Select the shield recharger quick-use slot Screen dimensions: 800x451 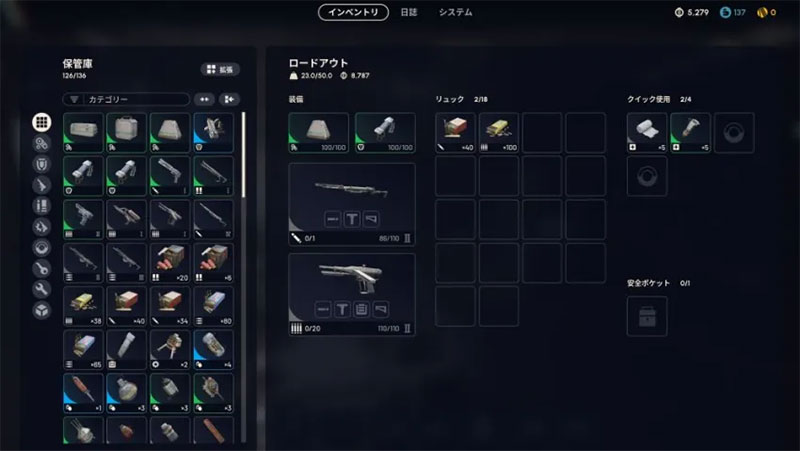690,133
